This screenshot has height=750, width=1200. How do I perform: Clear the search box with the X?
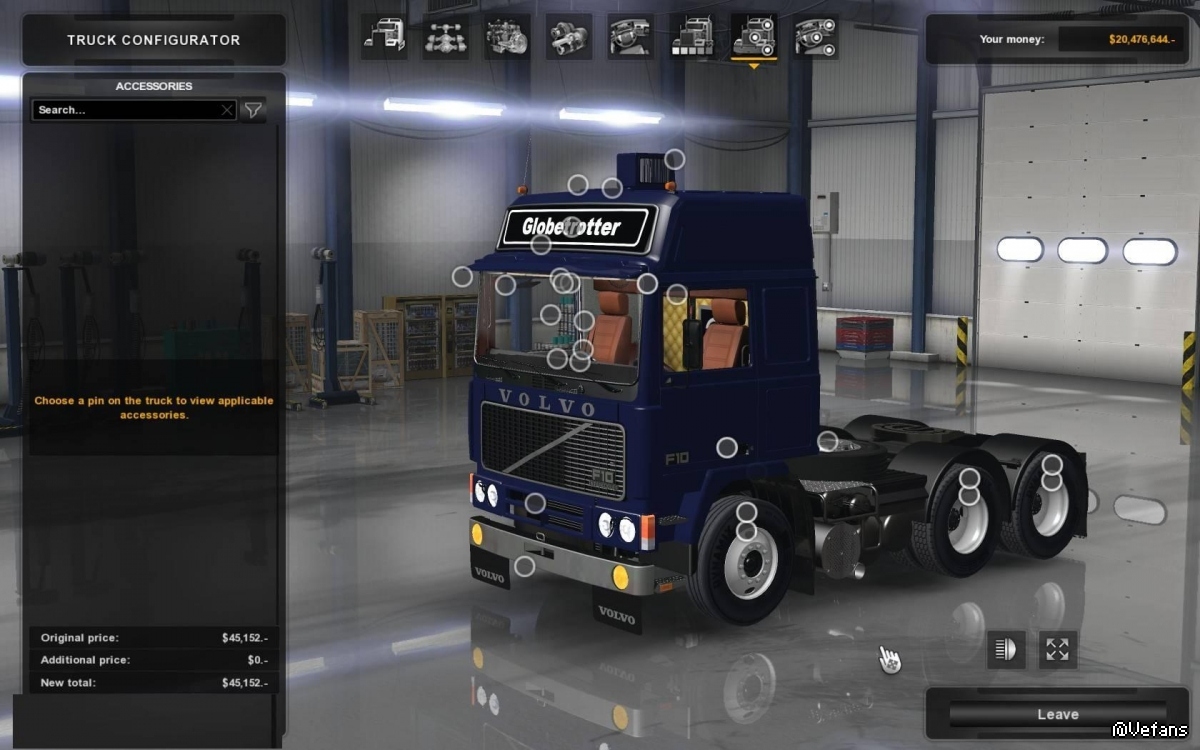[x=227, y=110]
